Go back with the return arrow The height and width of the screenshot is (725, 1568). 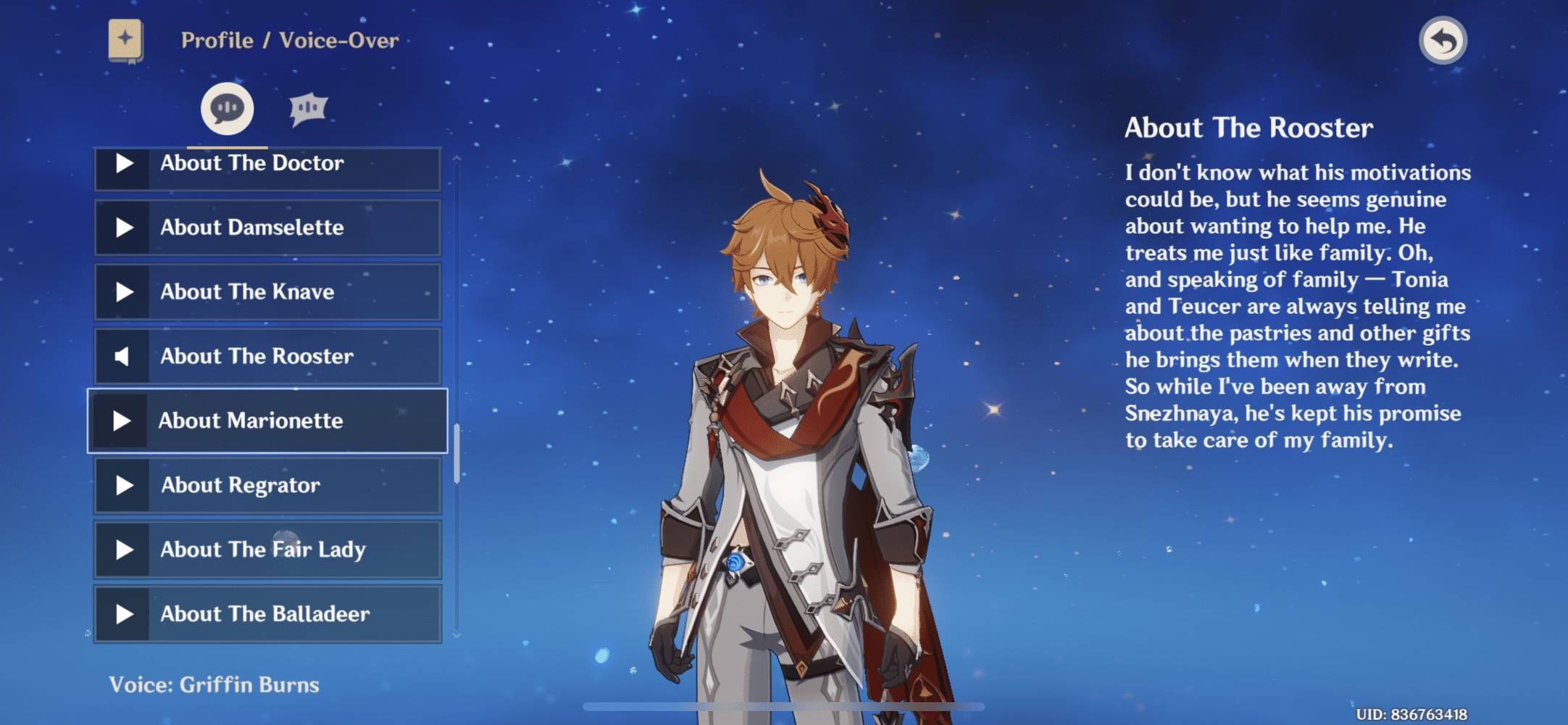click(1443, 41)
